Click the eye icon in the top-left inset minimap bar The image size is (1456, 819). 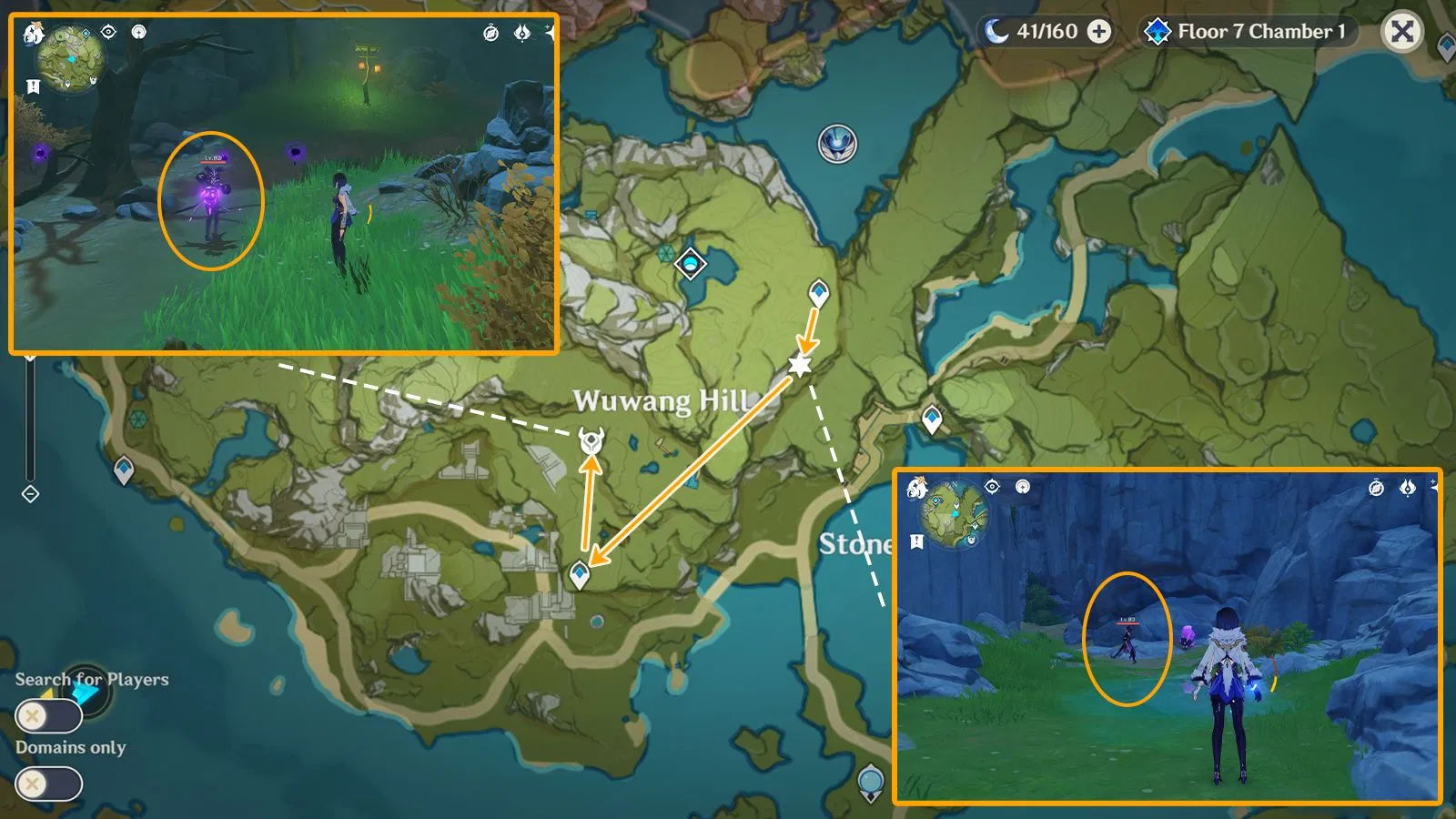pos(109,33)
